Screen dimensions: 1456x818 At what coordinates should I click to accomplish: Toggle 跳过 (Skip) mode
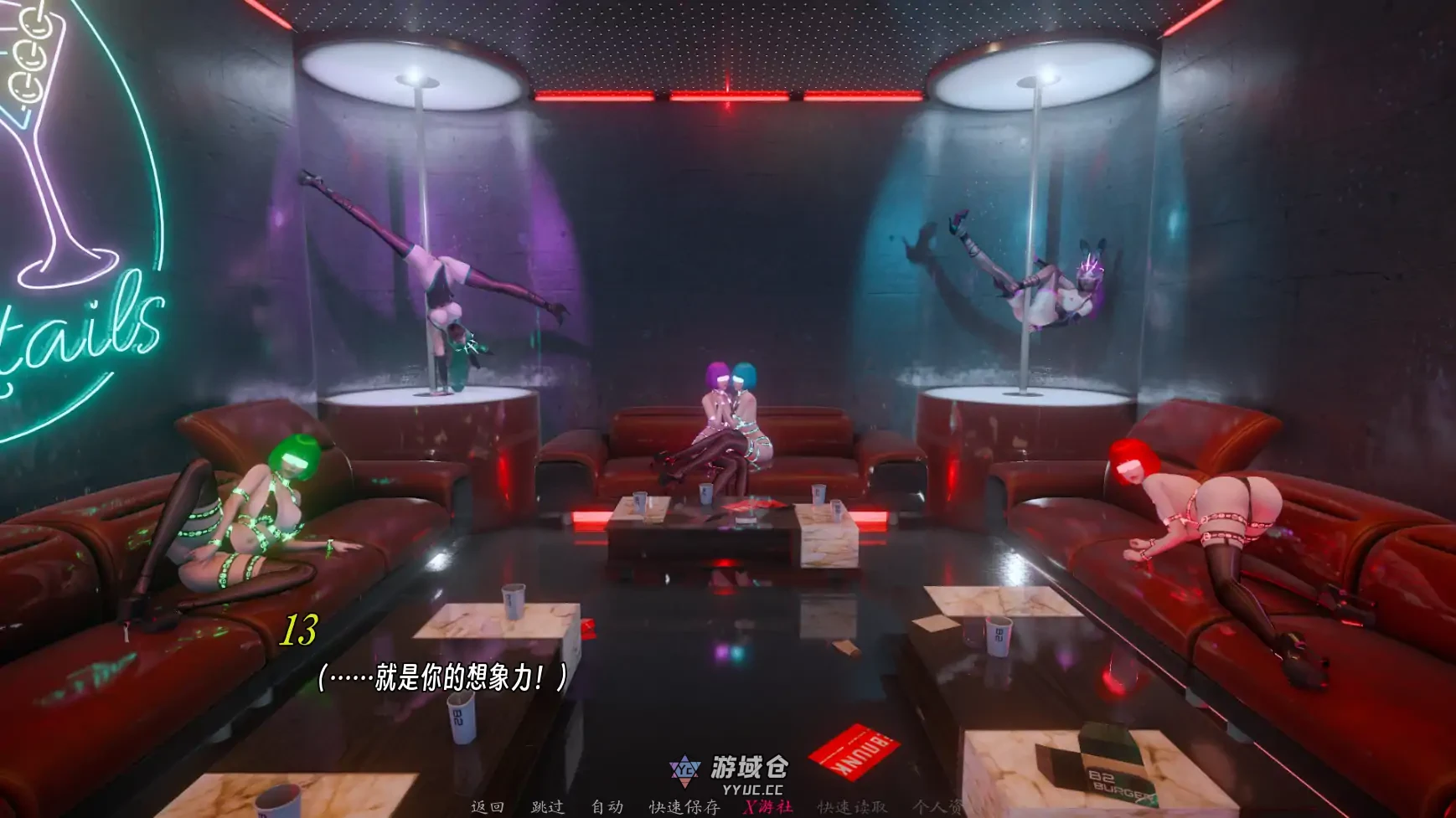pos(549,809)
